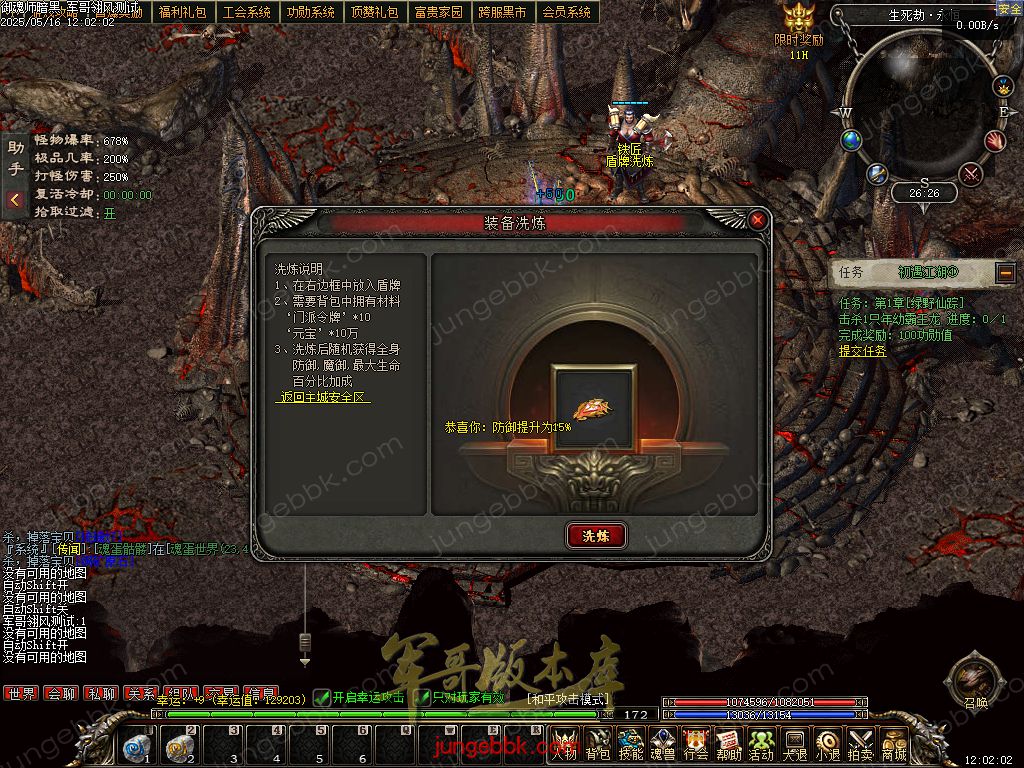Open the 背包 backpack

[x=598, y=744]
